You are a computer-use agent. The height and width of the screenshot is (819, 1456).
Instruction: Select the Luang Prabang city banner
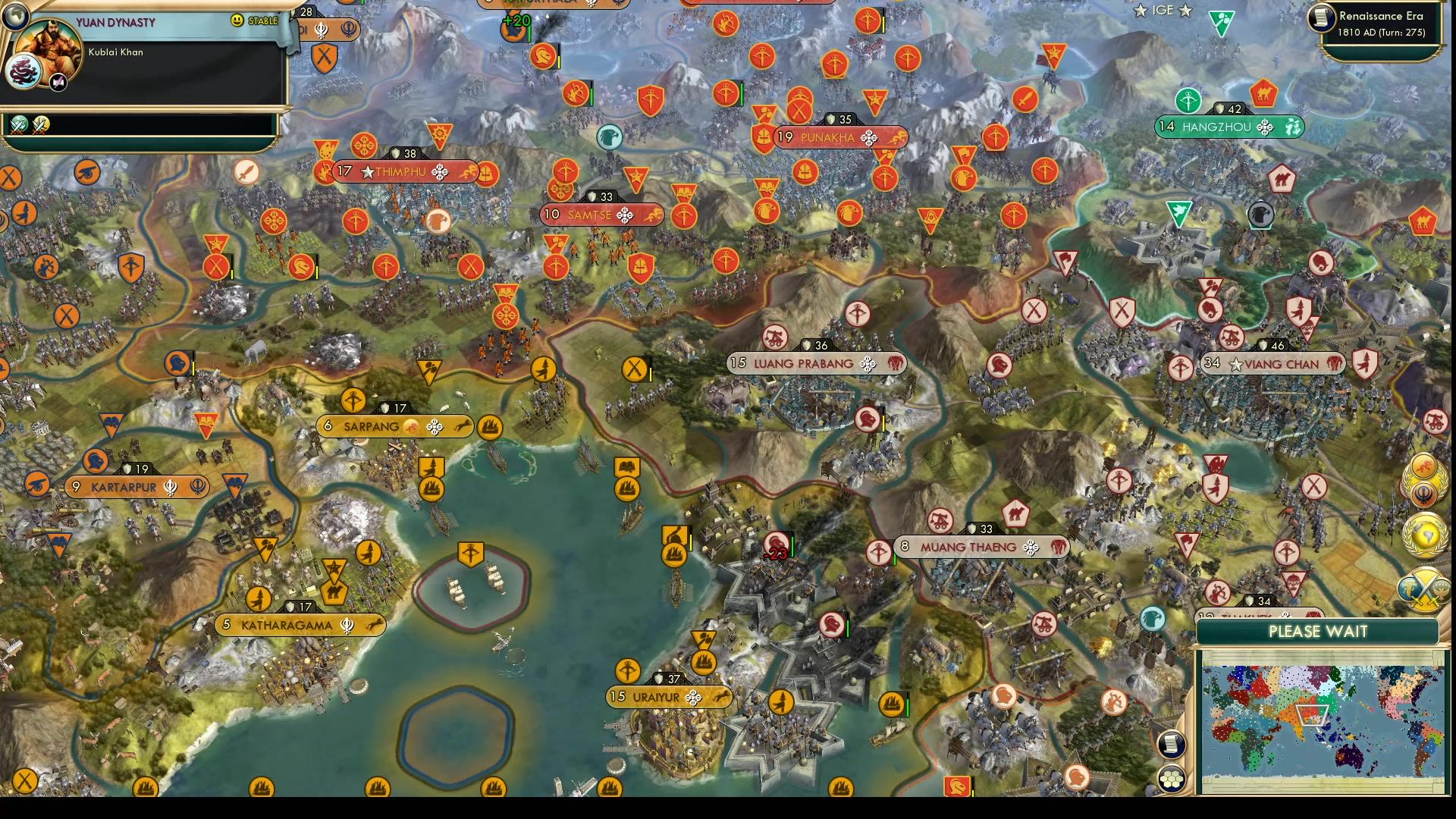coord(815,364)
